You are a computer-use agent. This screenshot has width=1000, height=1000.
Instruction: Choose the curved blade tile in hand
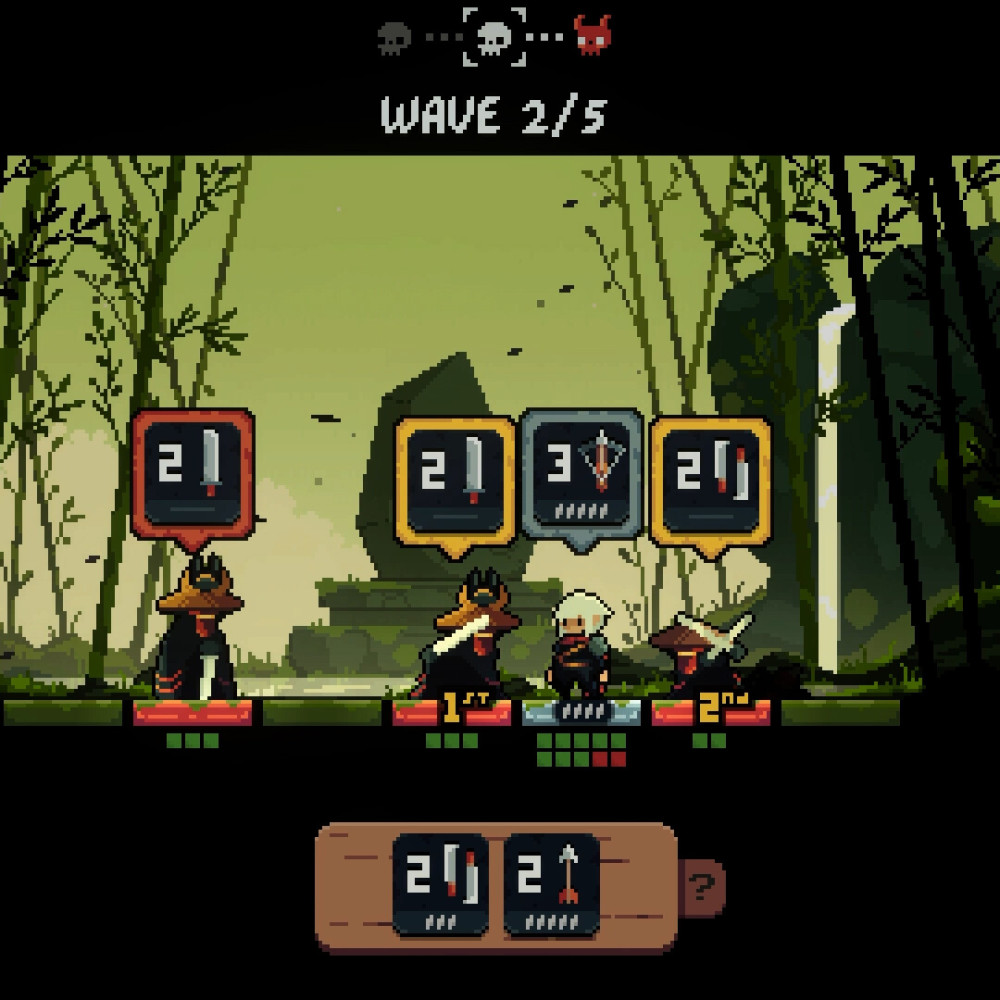(x=441, y=884)
